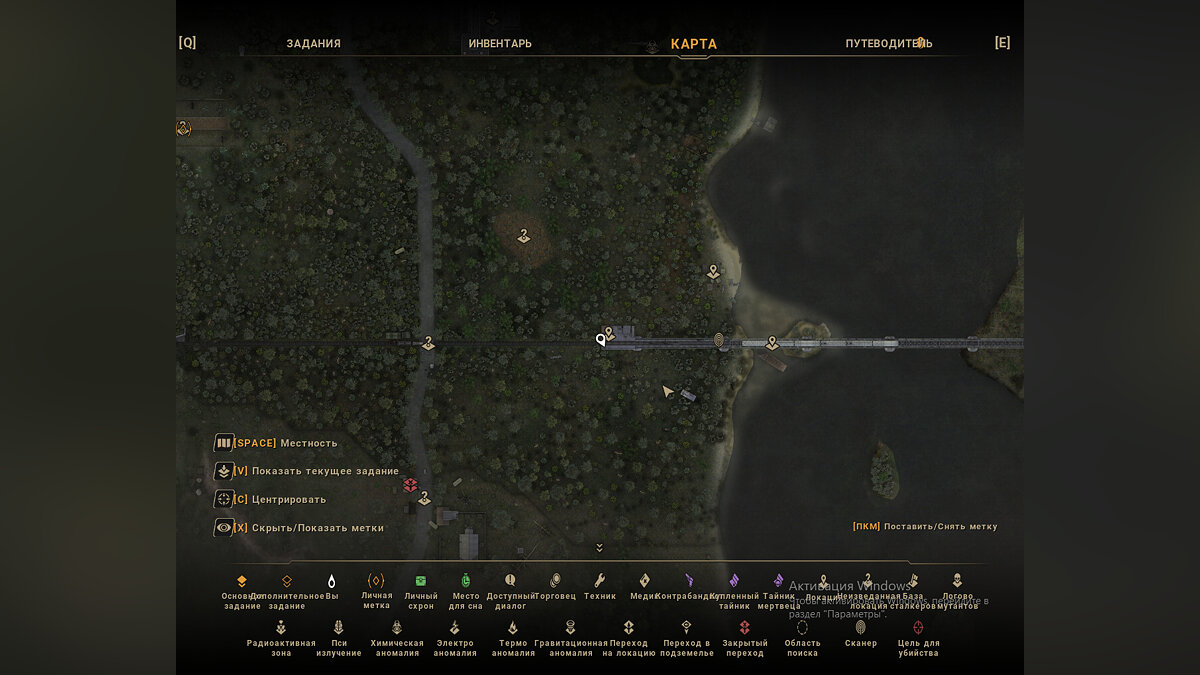Select the red closed-passage marker on the map

click(x=410, y=485)
